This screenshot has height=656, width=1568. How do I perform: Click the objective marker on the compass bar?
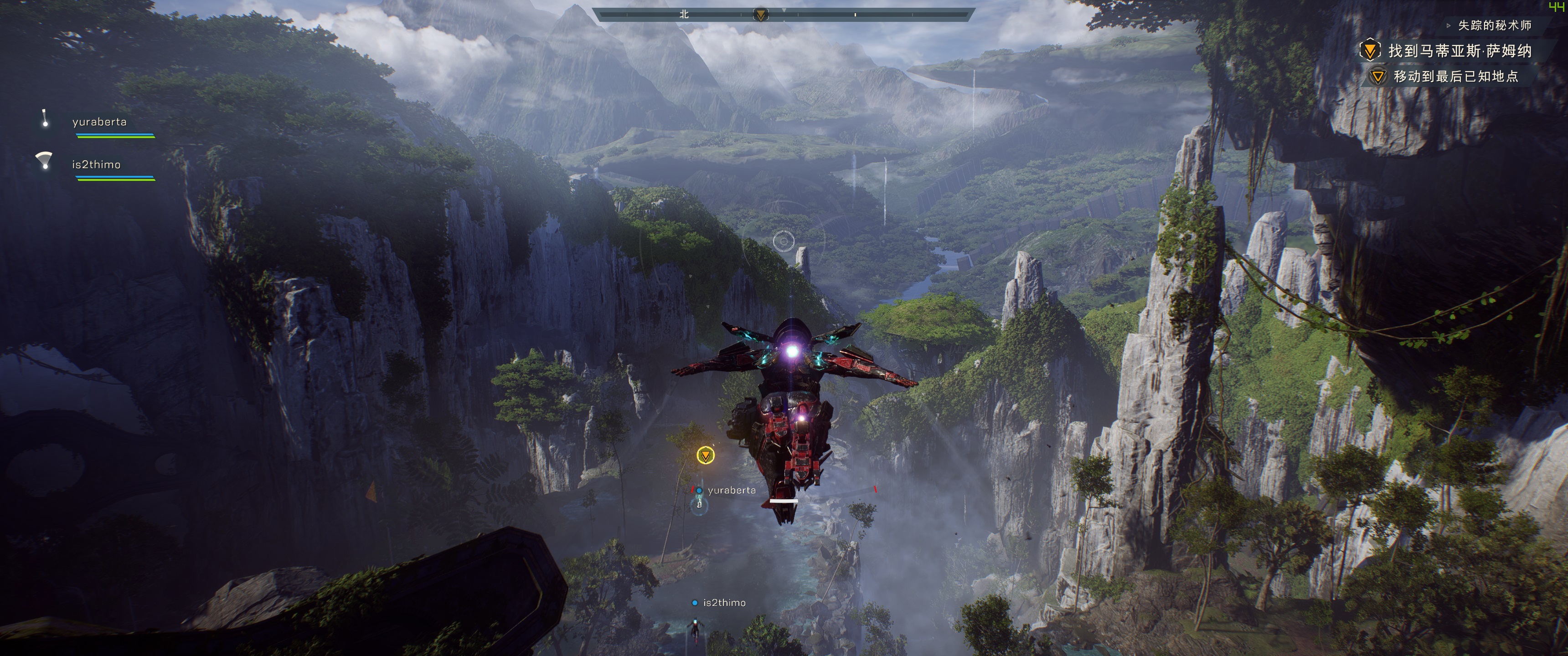pos(760,15)
